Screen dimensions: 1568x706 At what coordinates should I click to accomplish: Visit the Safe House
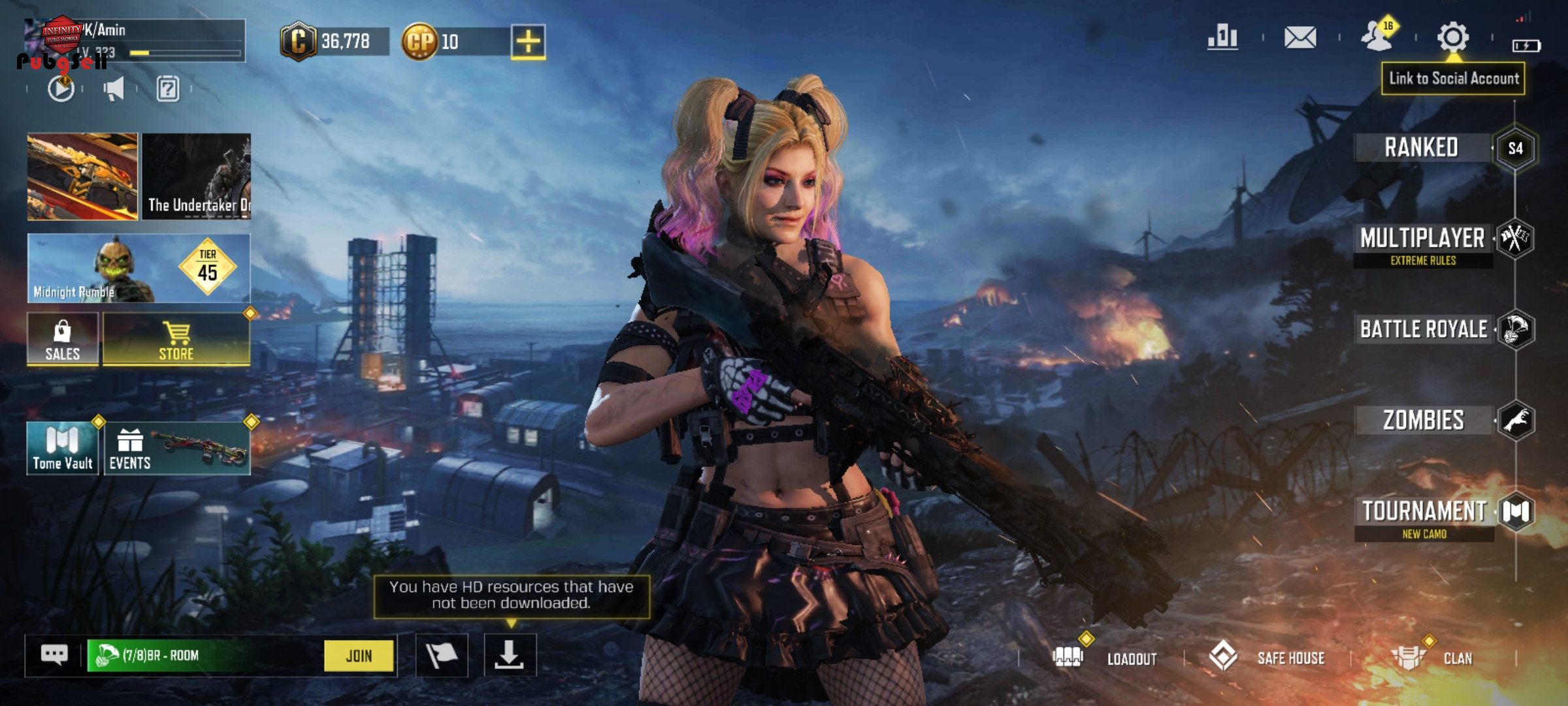(x=1268, y=657)
